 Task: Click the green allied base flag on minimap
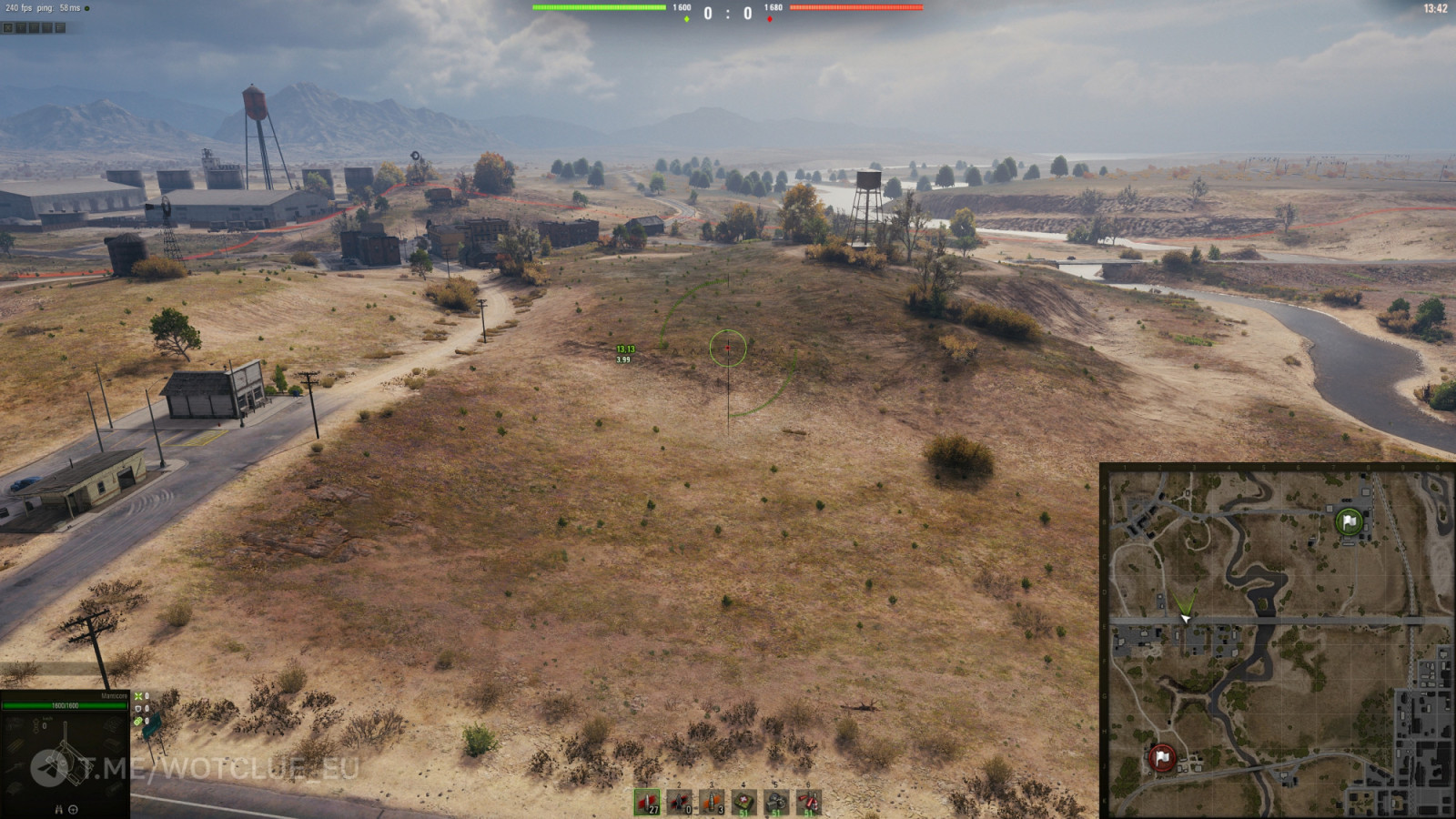(1349, 521)
